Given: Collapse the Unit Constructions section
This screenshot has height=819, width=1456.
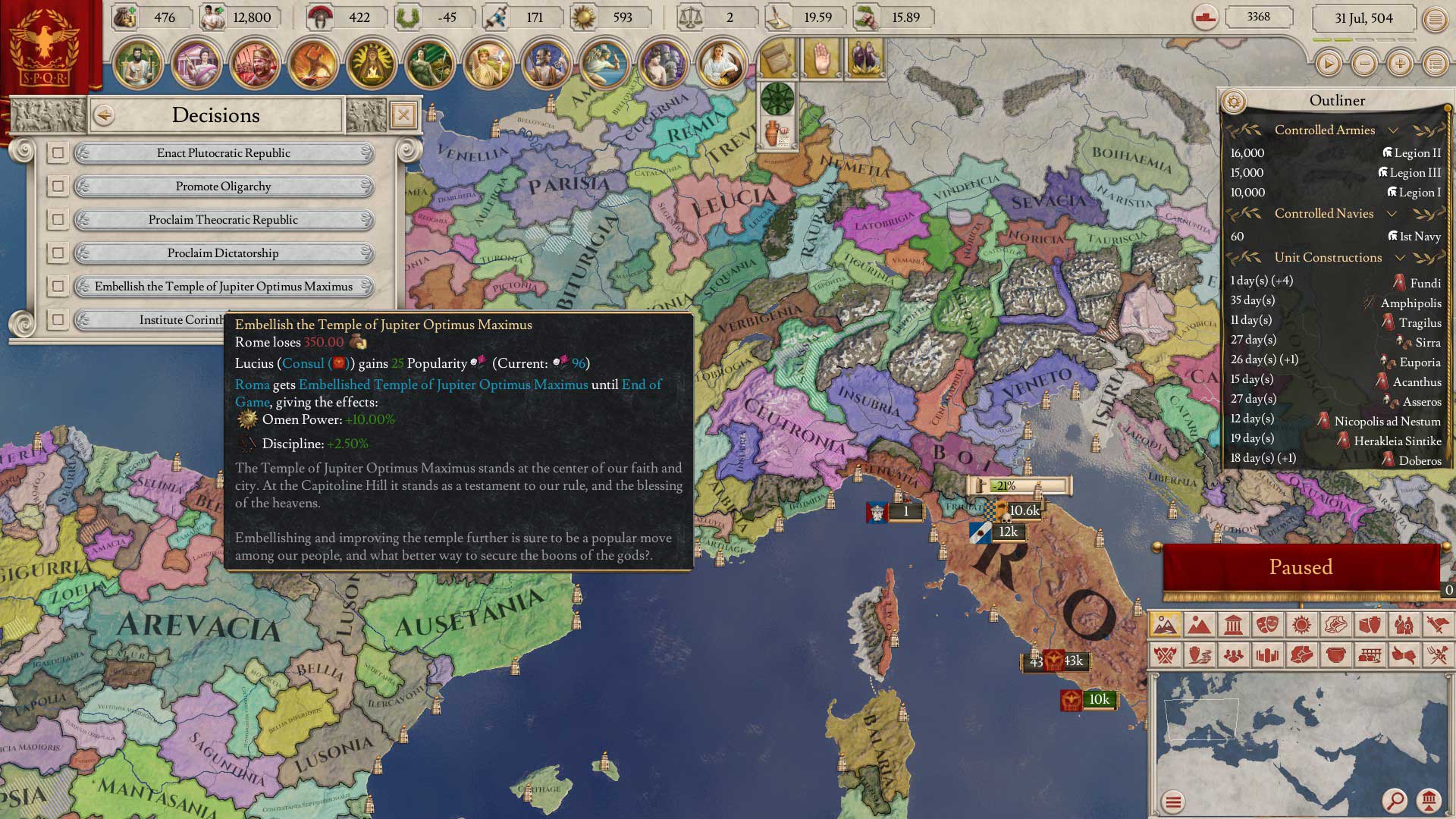Looking at the screenshot, I should 1400,258.
